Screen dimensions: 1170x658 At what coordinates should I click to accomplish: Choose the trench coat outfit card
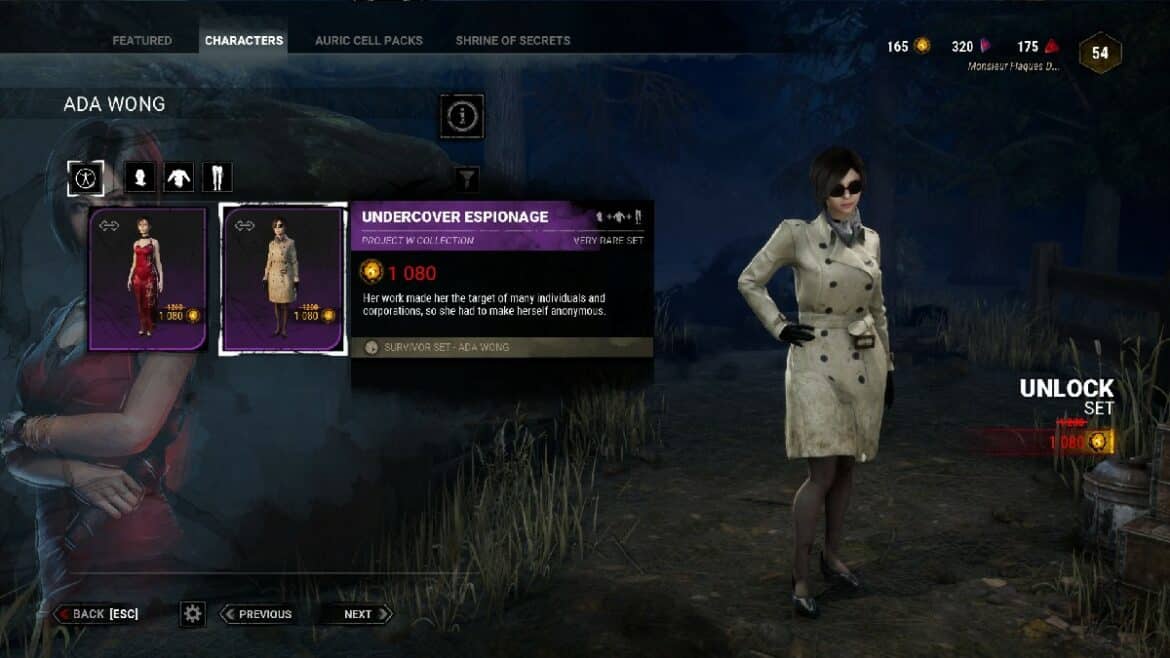coord(283,279)
